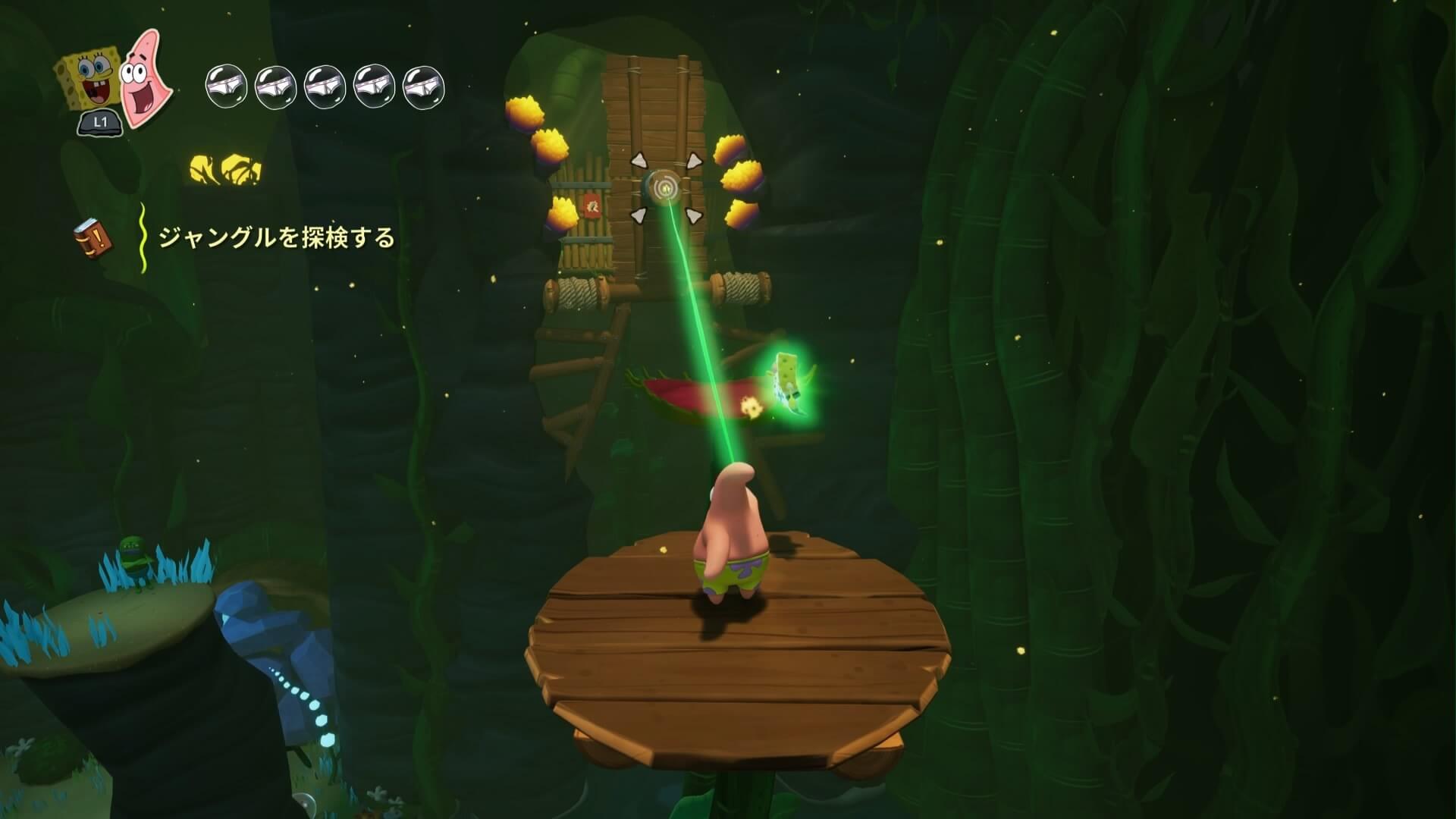Open the quest journal book icon
Image resolution: width=1456 pixels, height=819 pixels.
pyautogui.click(x=93, y=237)
